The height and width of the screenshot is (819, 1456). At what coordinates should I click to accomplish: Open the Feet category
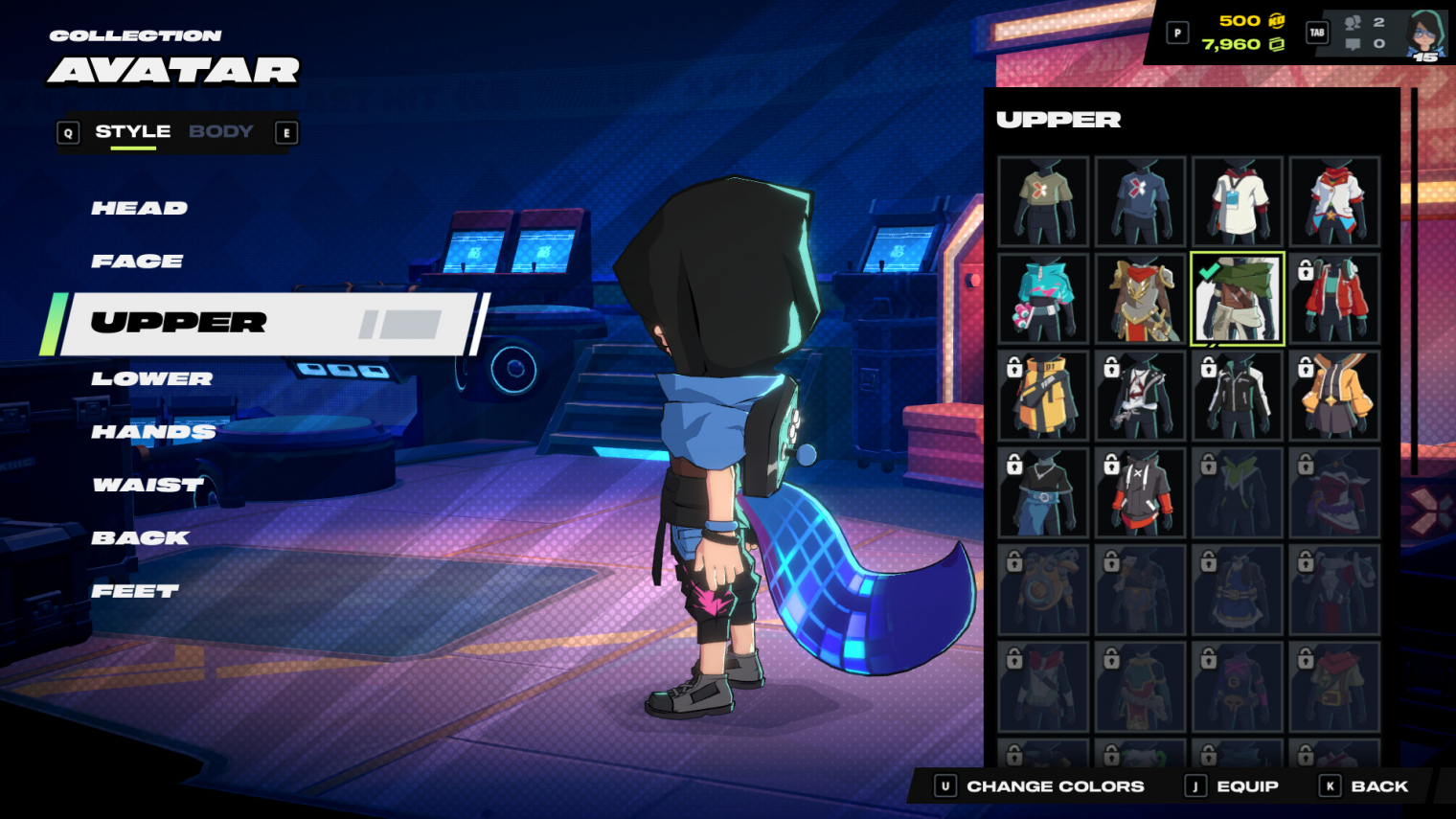(x=135, y=592)
